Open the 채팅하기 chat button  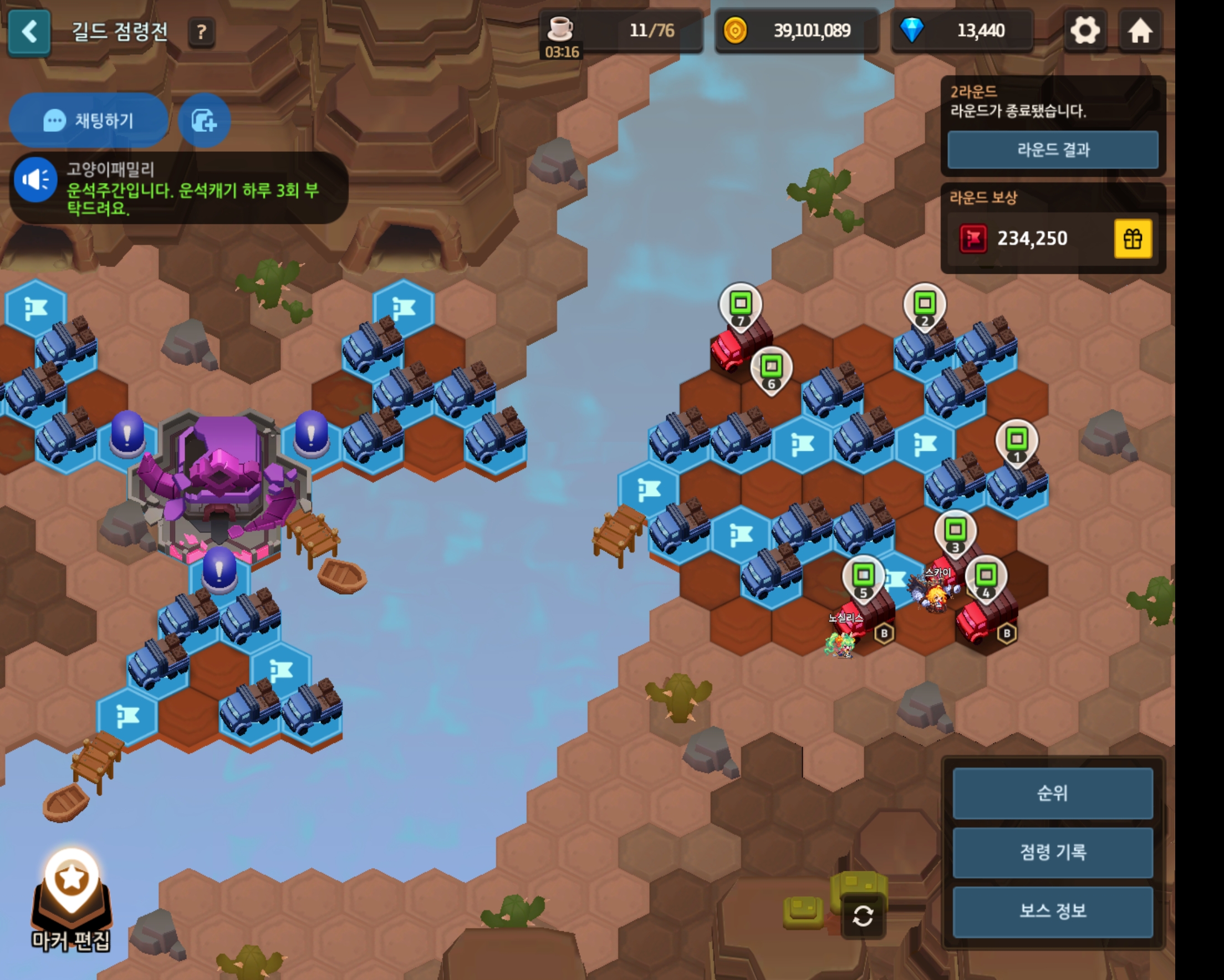pos(89,120)
